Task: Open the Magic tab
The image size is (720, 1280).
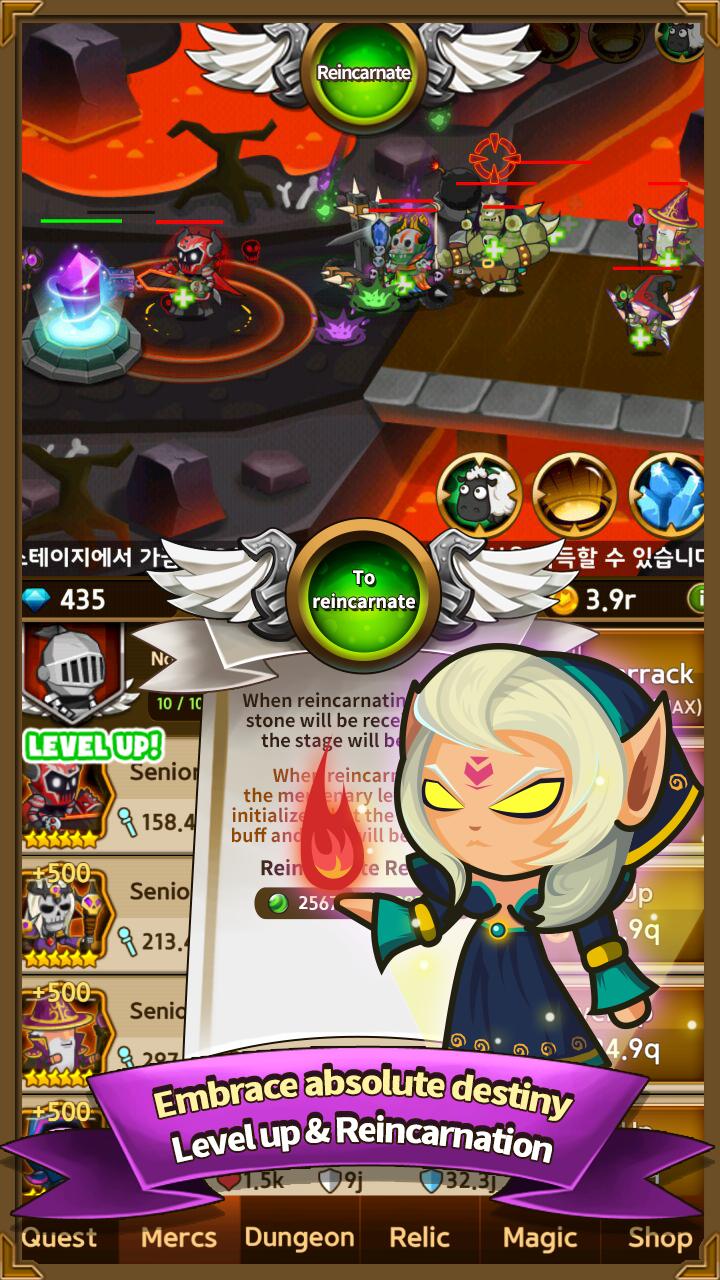Action: (540, 1237)
